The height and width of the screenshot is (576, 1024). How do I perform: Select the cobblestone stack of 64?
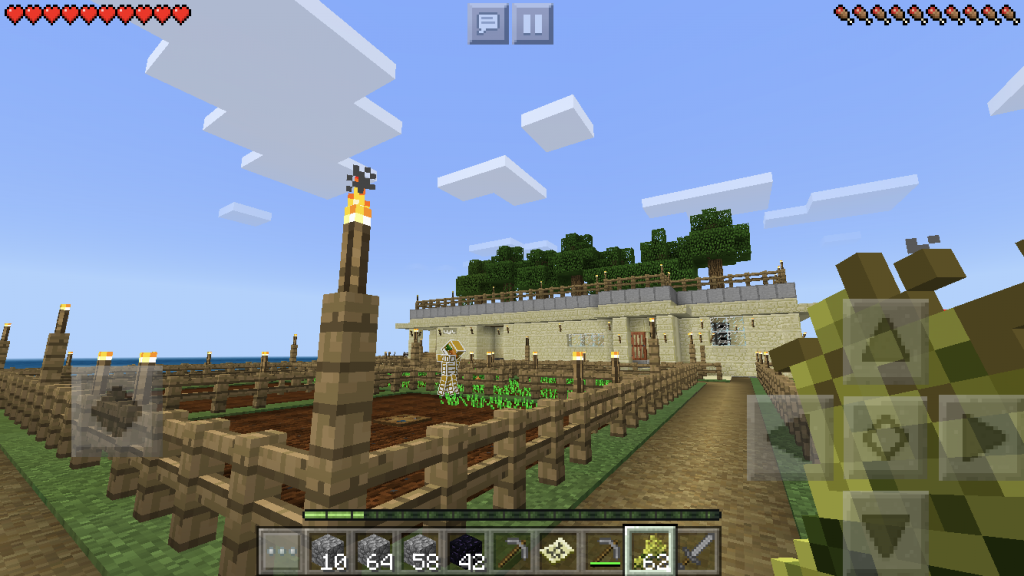point(373,551)
